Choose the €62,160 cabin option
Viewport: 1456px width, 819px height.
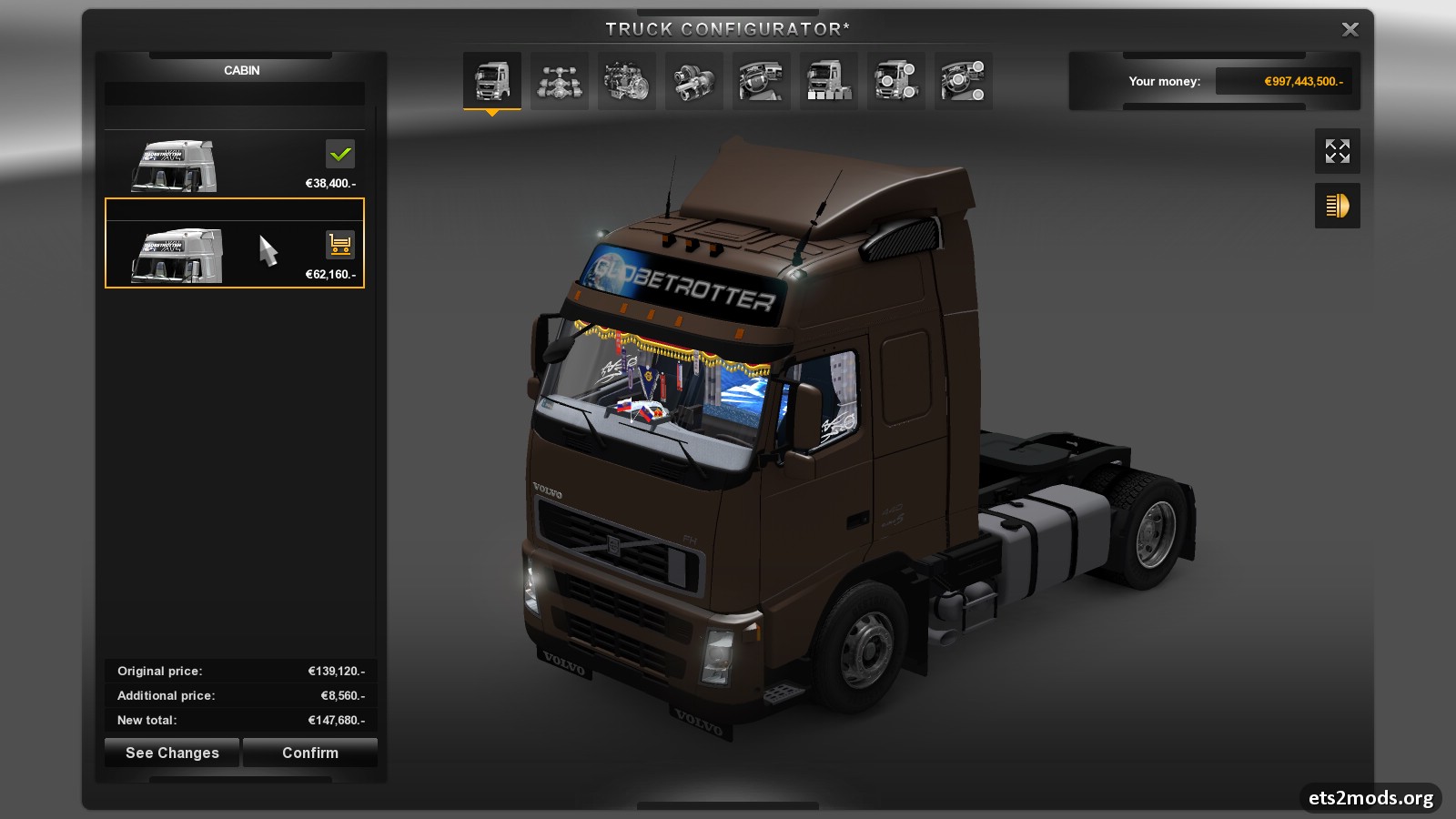(234, 254)
